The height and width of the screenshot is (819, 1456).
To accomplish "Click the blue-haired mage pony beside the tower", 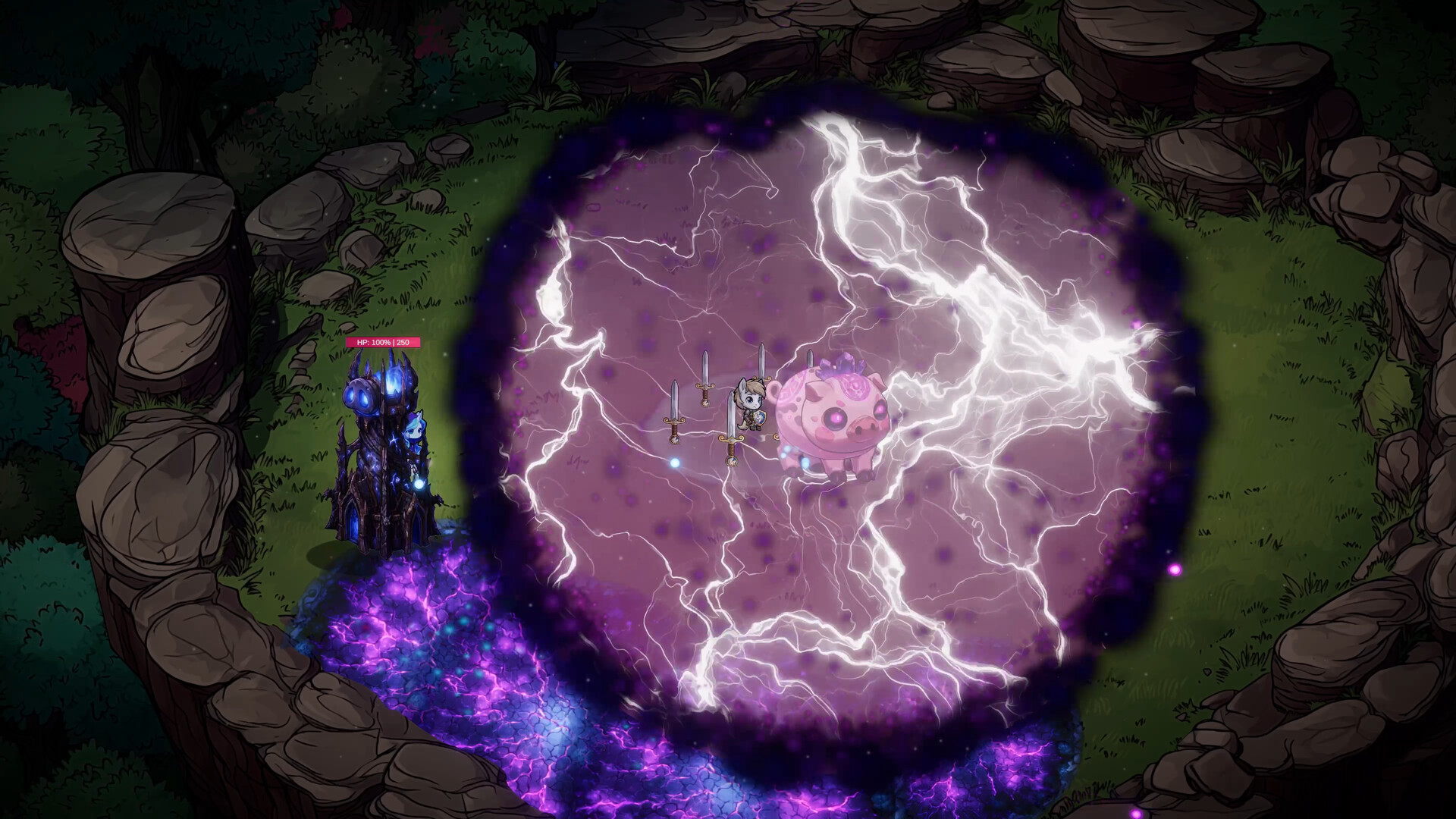I will click(416, 428).
